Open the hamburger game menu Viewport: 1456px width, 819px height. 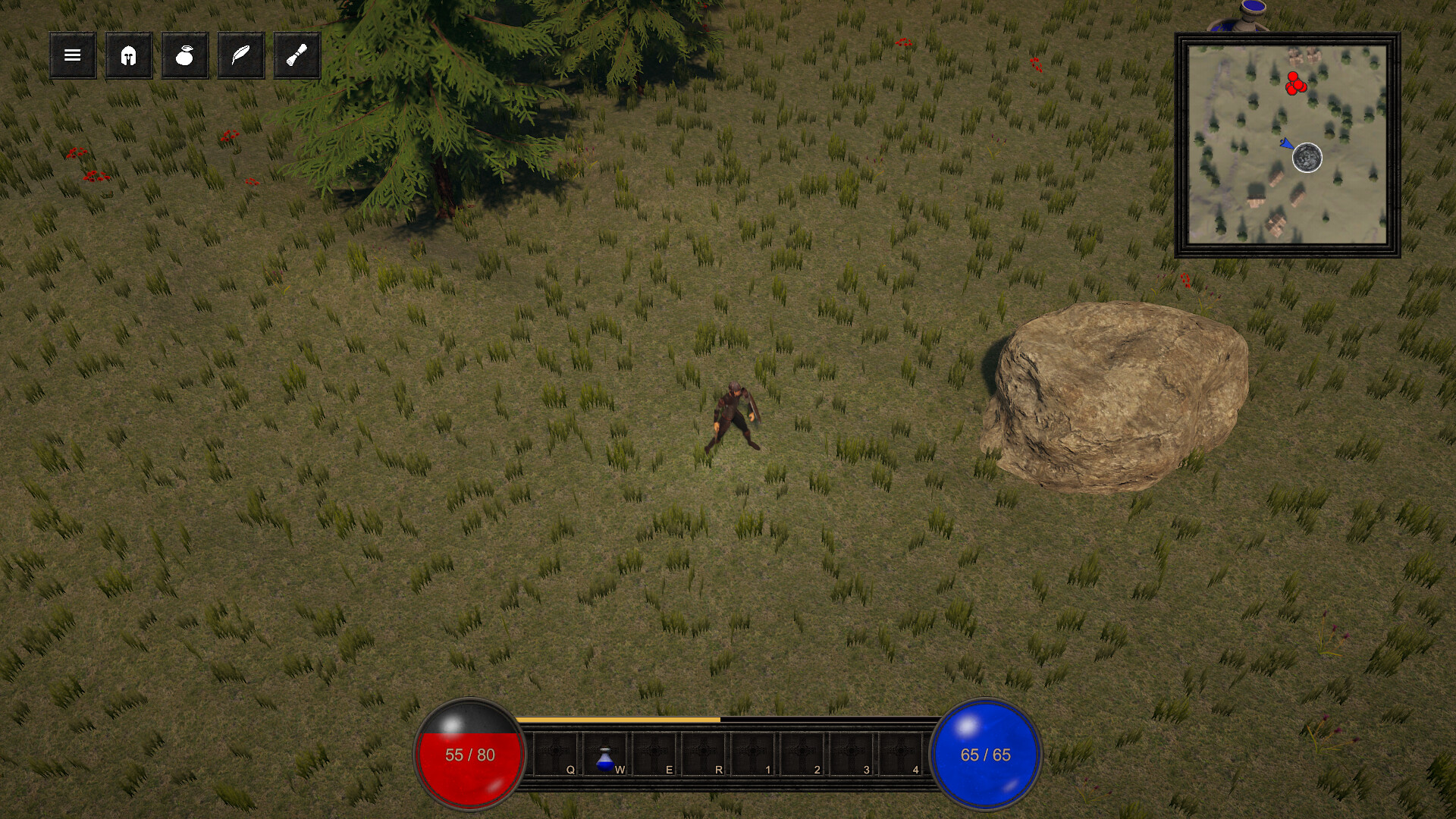pos(71,55)
